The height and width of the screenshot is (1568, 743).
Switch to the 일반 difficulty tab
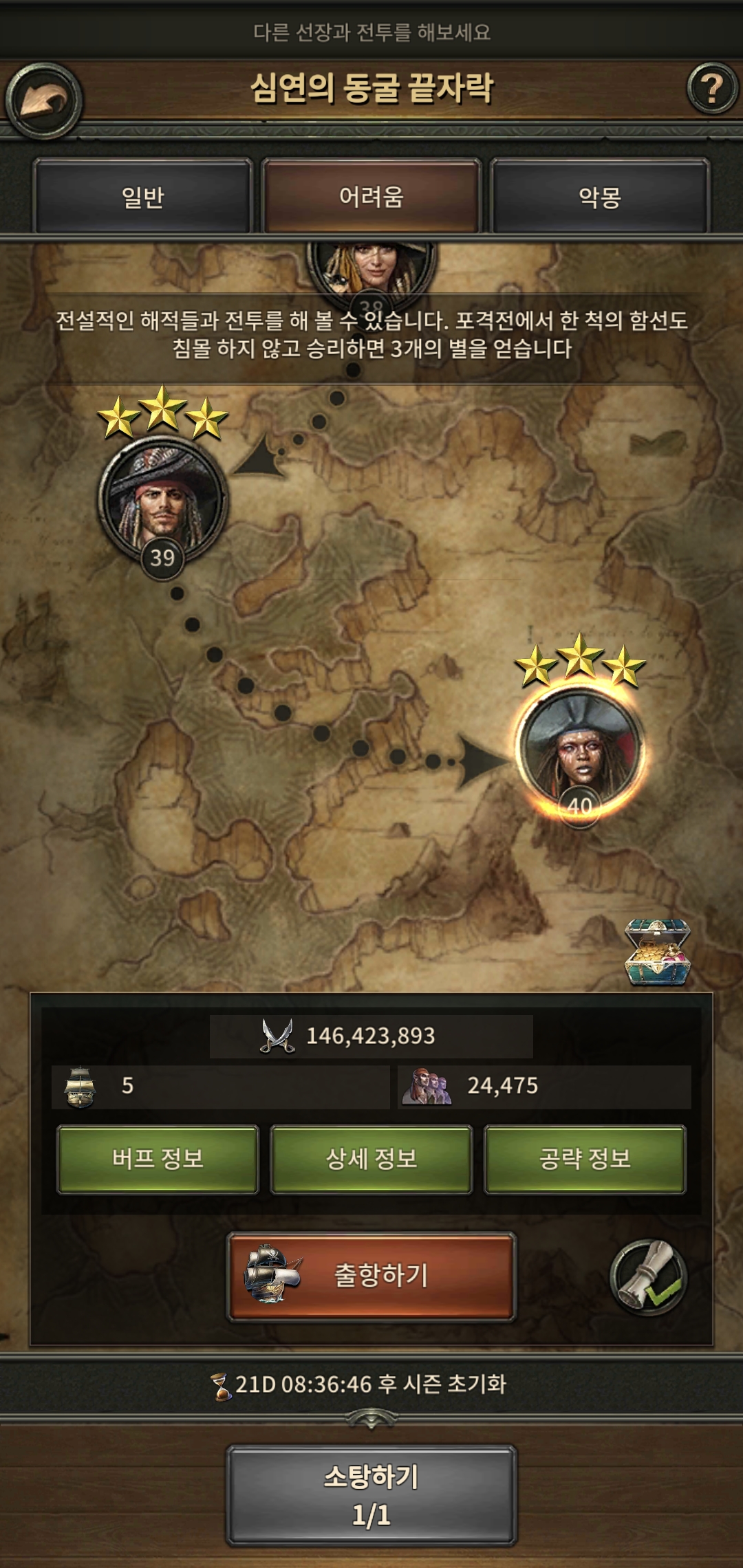142,197
